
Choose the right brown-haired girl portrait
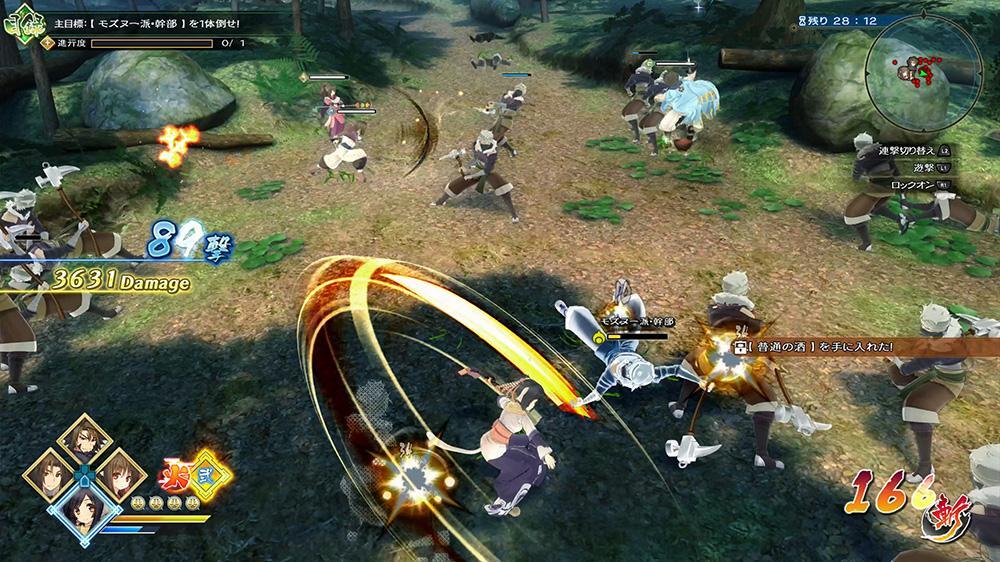[119, 475]
